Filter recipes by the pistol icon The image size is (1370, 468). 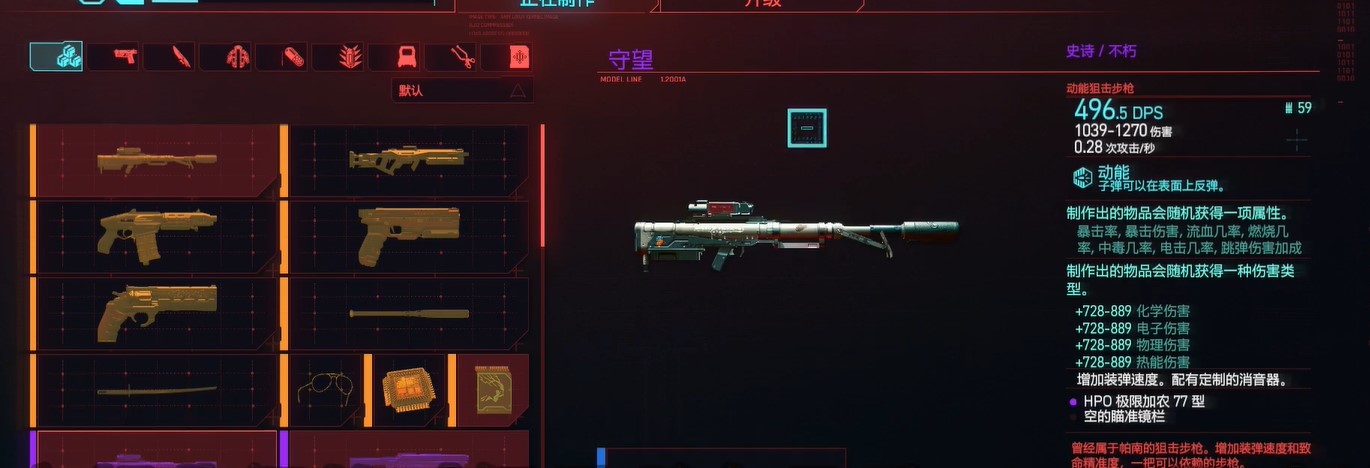click(124, 57)
